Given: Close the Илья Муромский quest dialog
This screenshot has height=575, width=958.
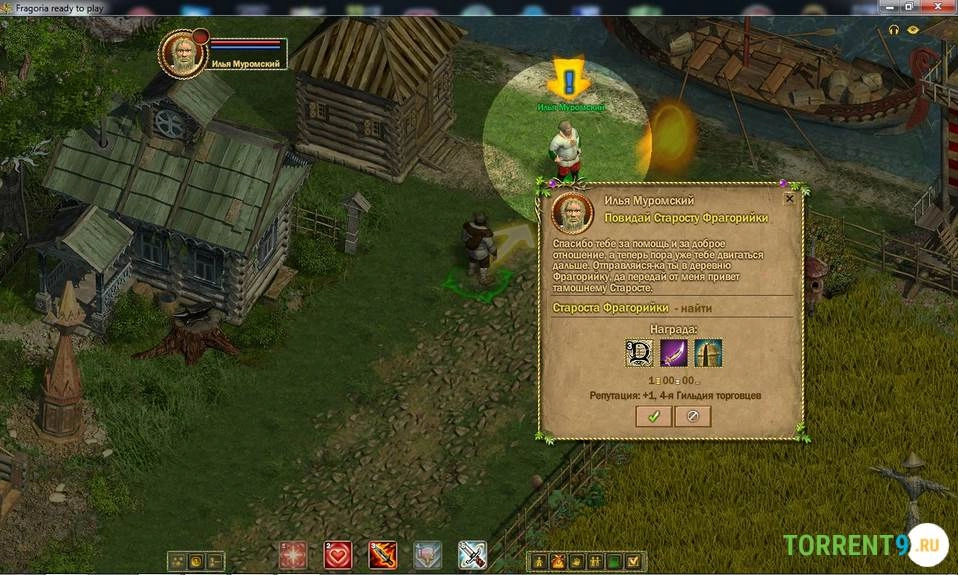Looking at the screenshot, I should (x=789, y=199).
